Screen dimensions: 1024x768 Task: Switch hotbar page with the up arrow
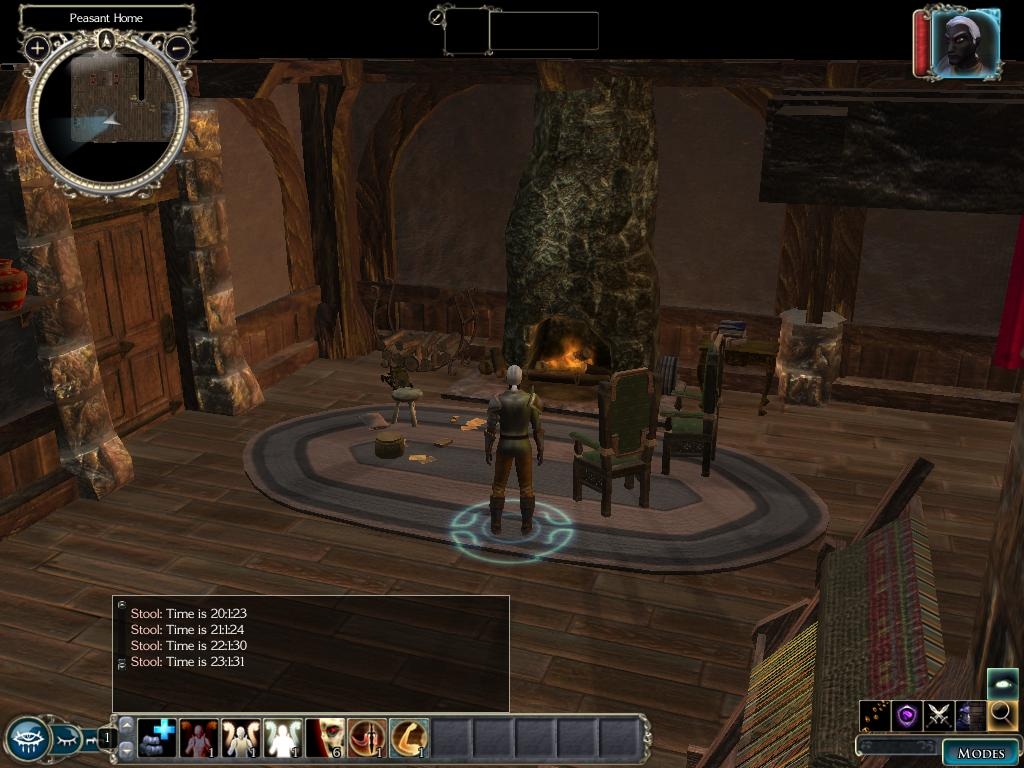(127, 723)
